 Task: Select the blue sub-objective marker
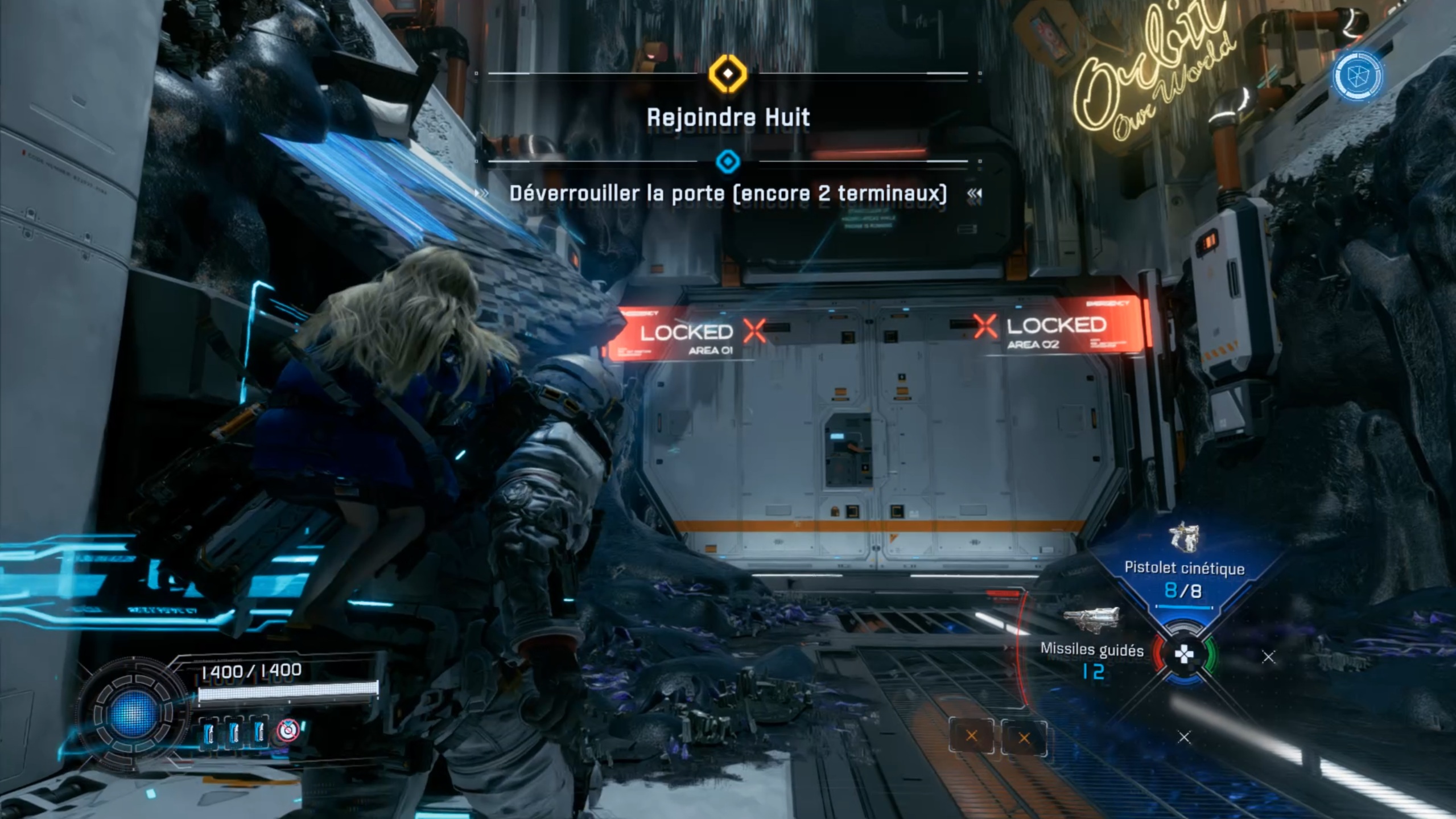coord(728,162)
